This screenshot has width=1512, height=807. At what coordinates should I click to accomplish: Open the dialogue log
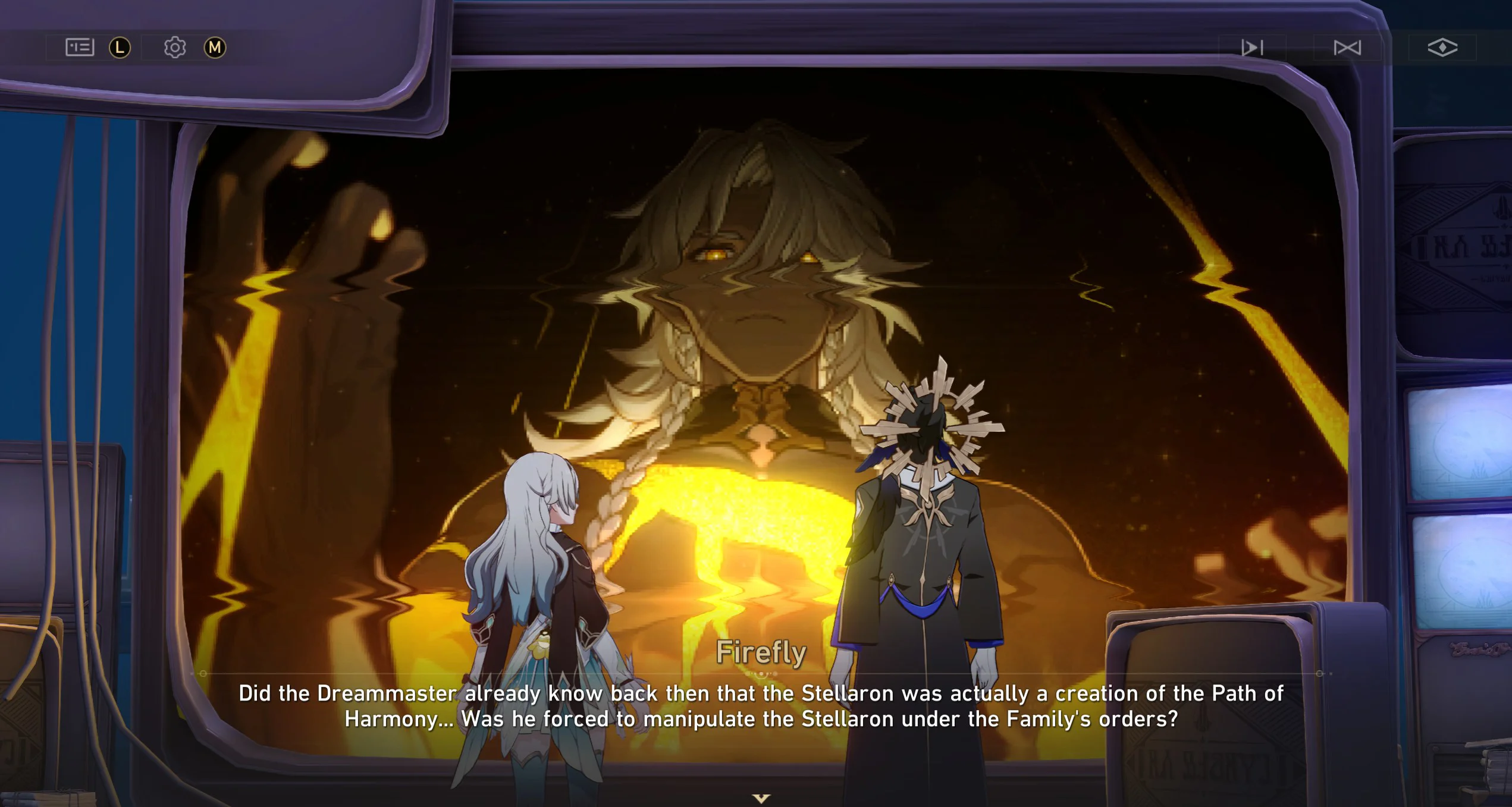(81, 47)
